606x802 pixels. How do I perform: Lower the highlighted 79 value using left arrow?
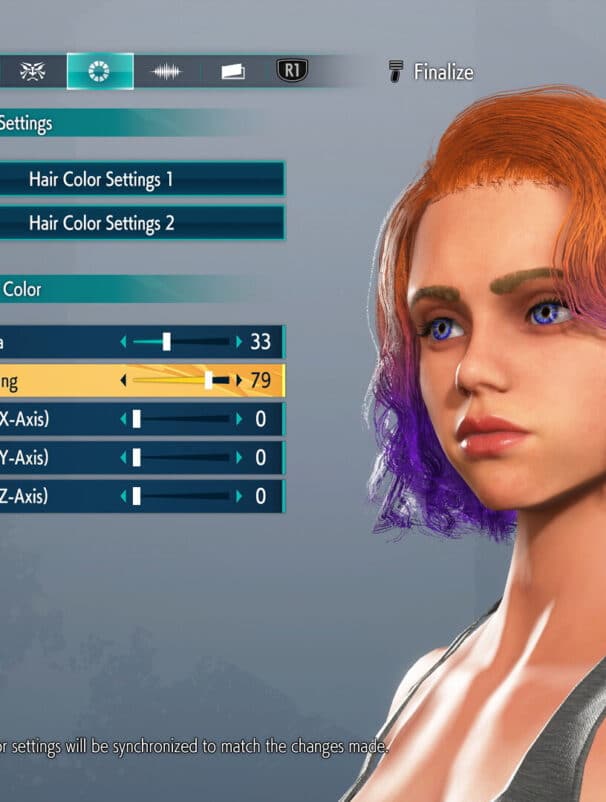click(124, 381)
